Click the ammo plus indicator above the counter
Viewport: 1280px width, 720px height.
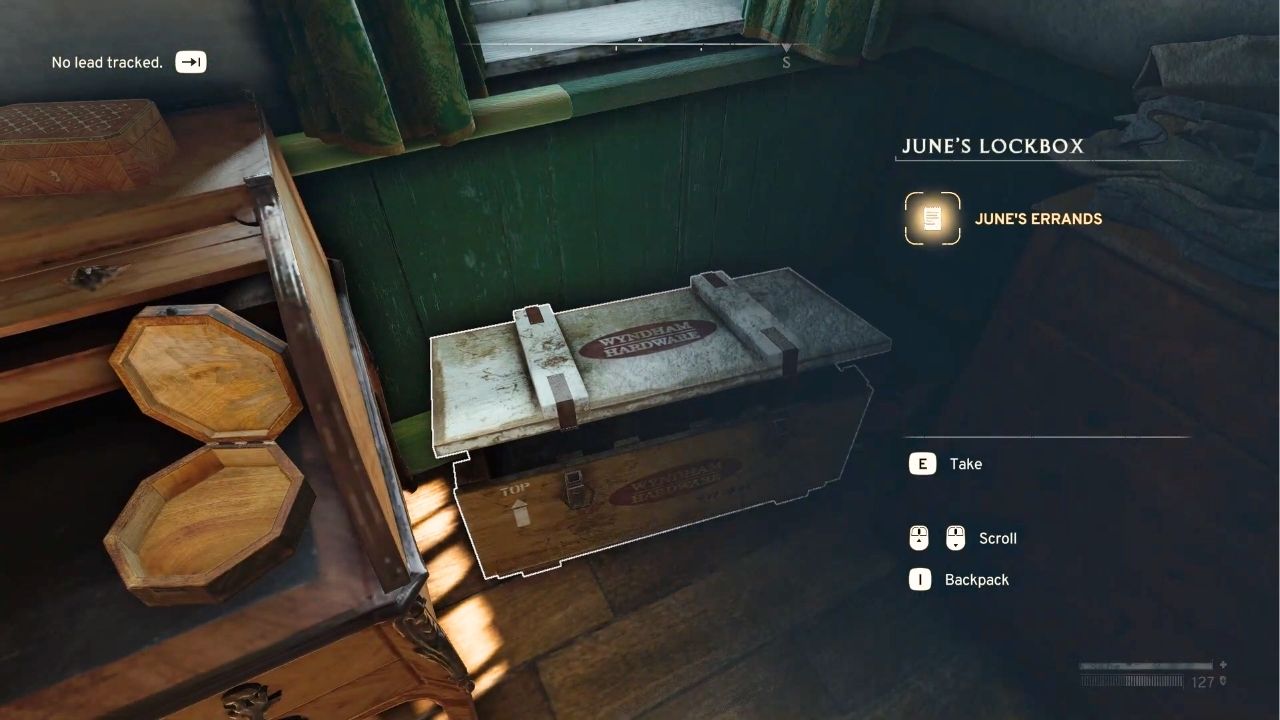click(x=1223, y=664)
